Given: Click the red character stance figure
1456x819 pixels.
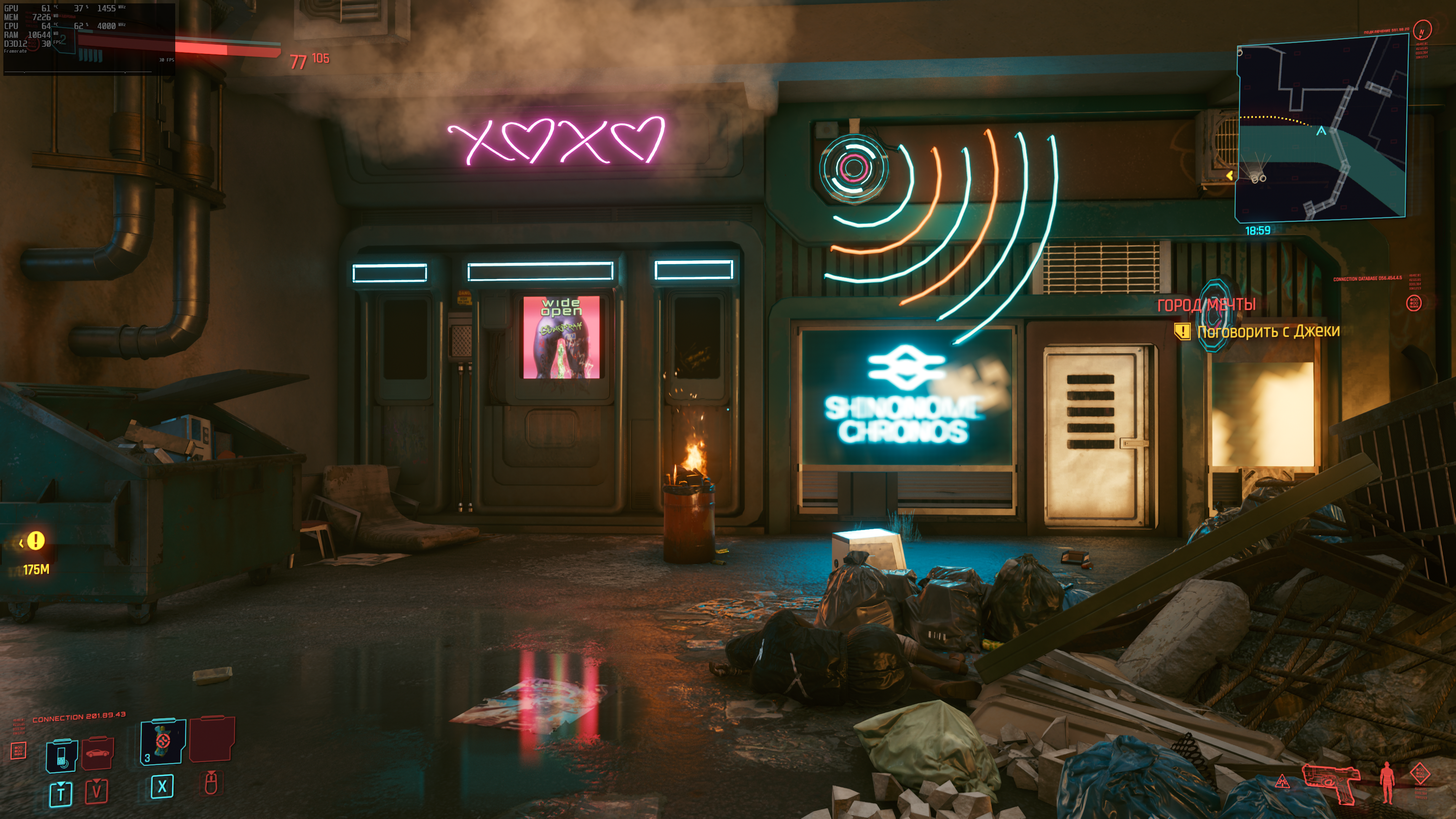Looking at the screenshot, I should click(x=1386, y=782).
